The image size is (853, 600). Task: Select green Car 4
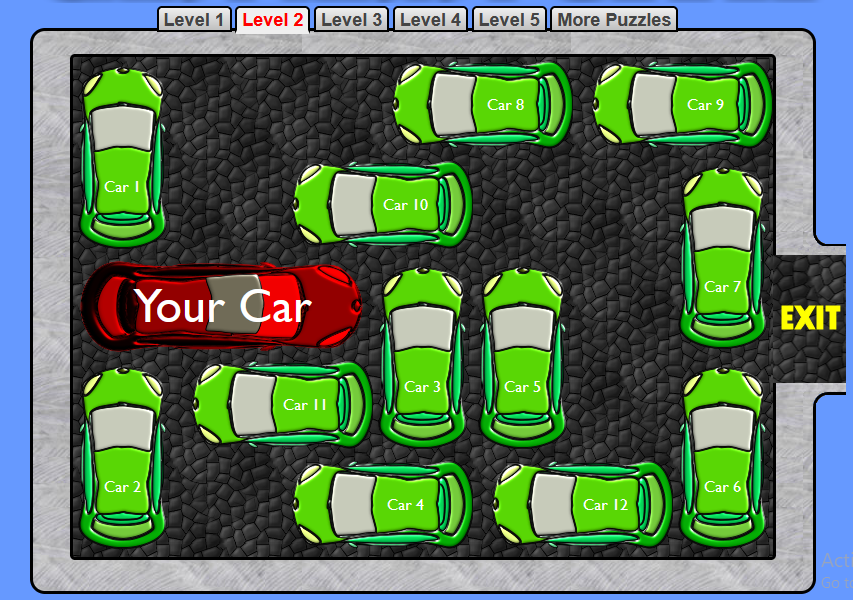coord(383,504)
